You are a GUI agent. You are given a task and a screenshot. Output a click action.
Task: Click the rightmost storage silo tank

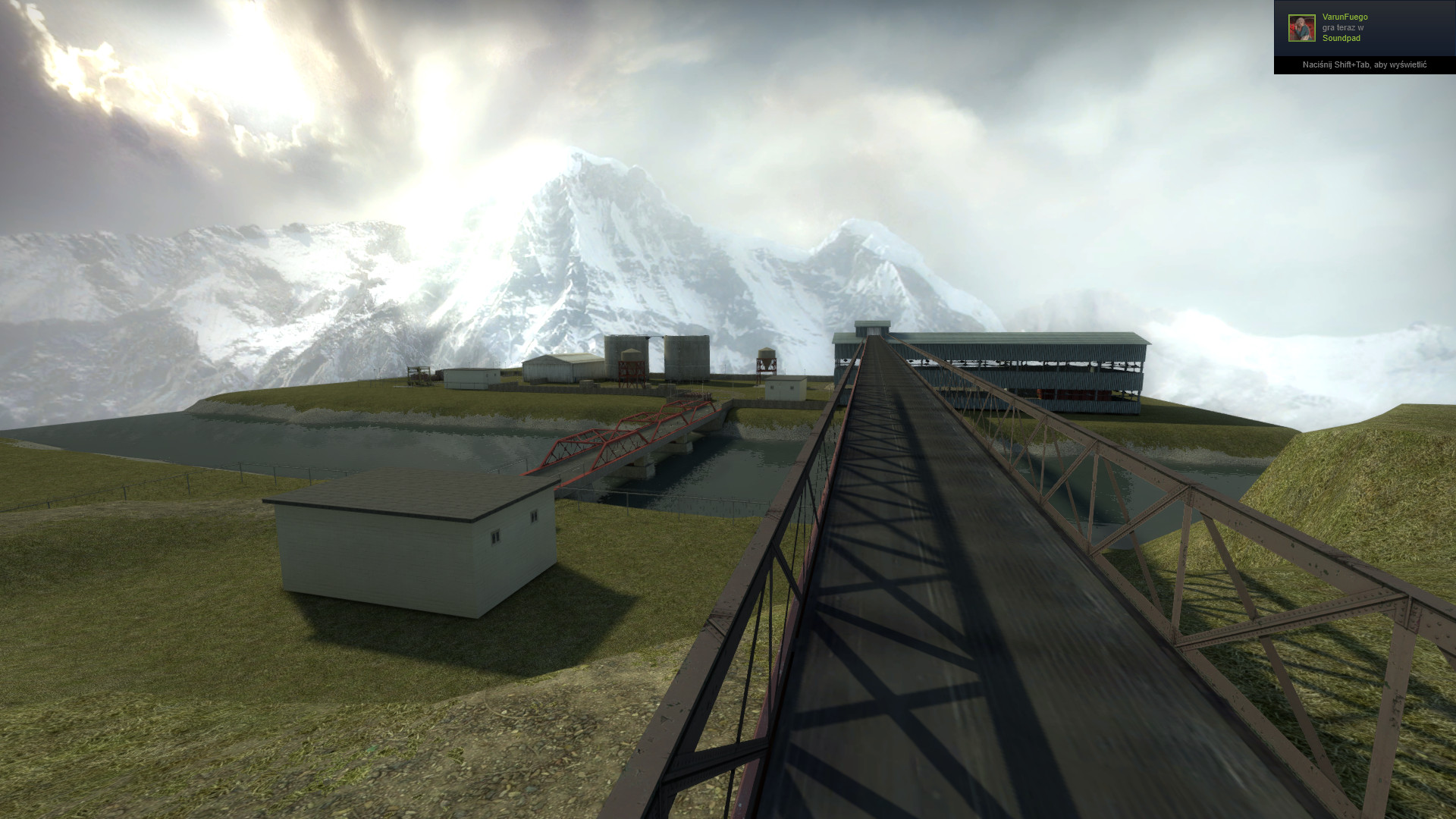tap(686, 356)
